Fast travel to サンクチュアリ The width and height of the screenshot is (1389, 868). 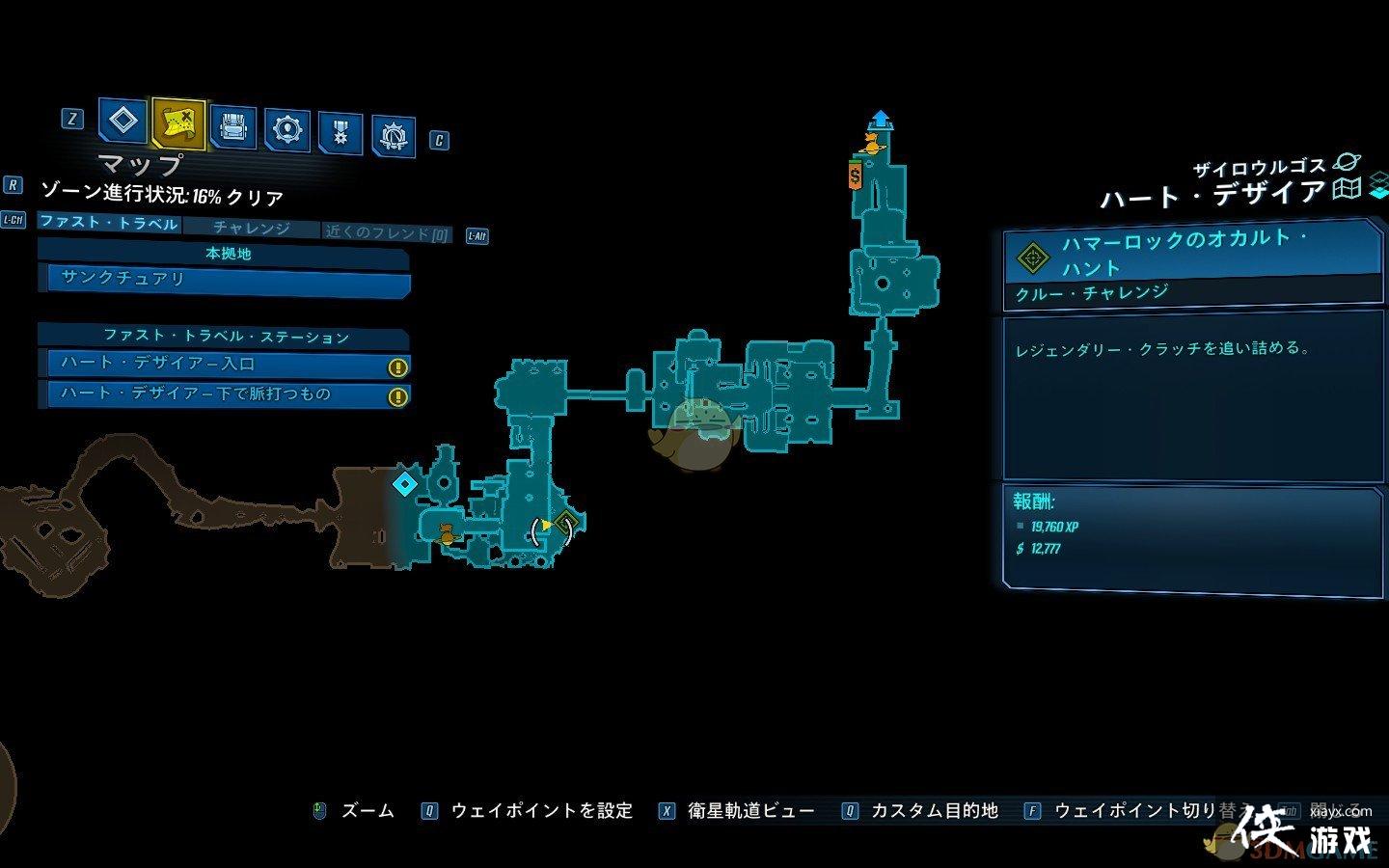tap(224, 279)
